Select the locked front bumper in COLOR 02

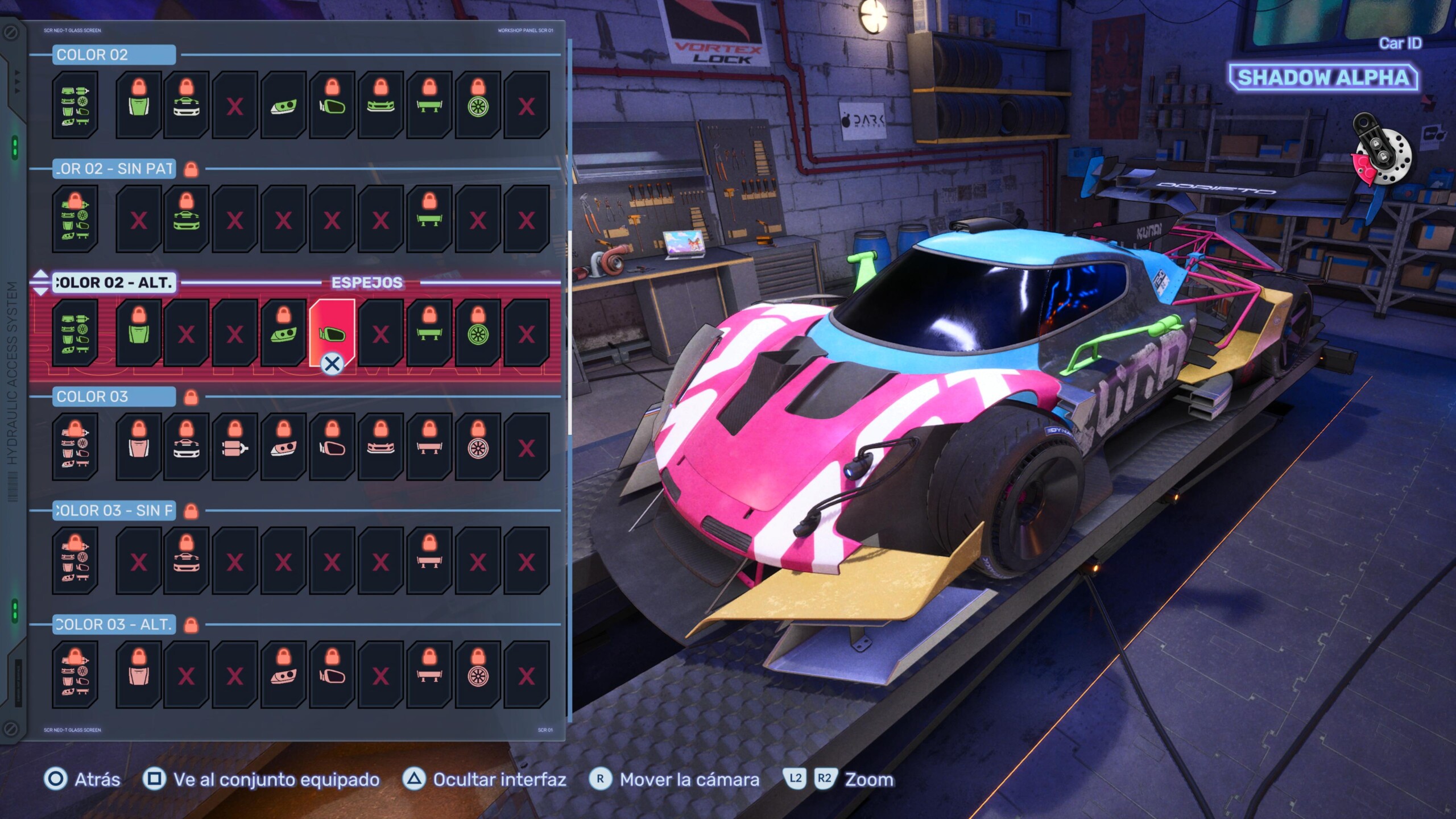click(381, 105)
